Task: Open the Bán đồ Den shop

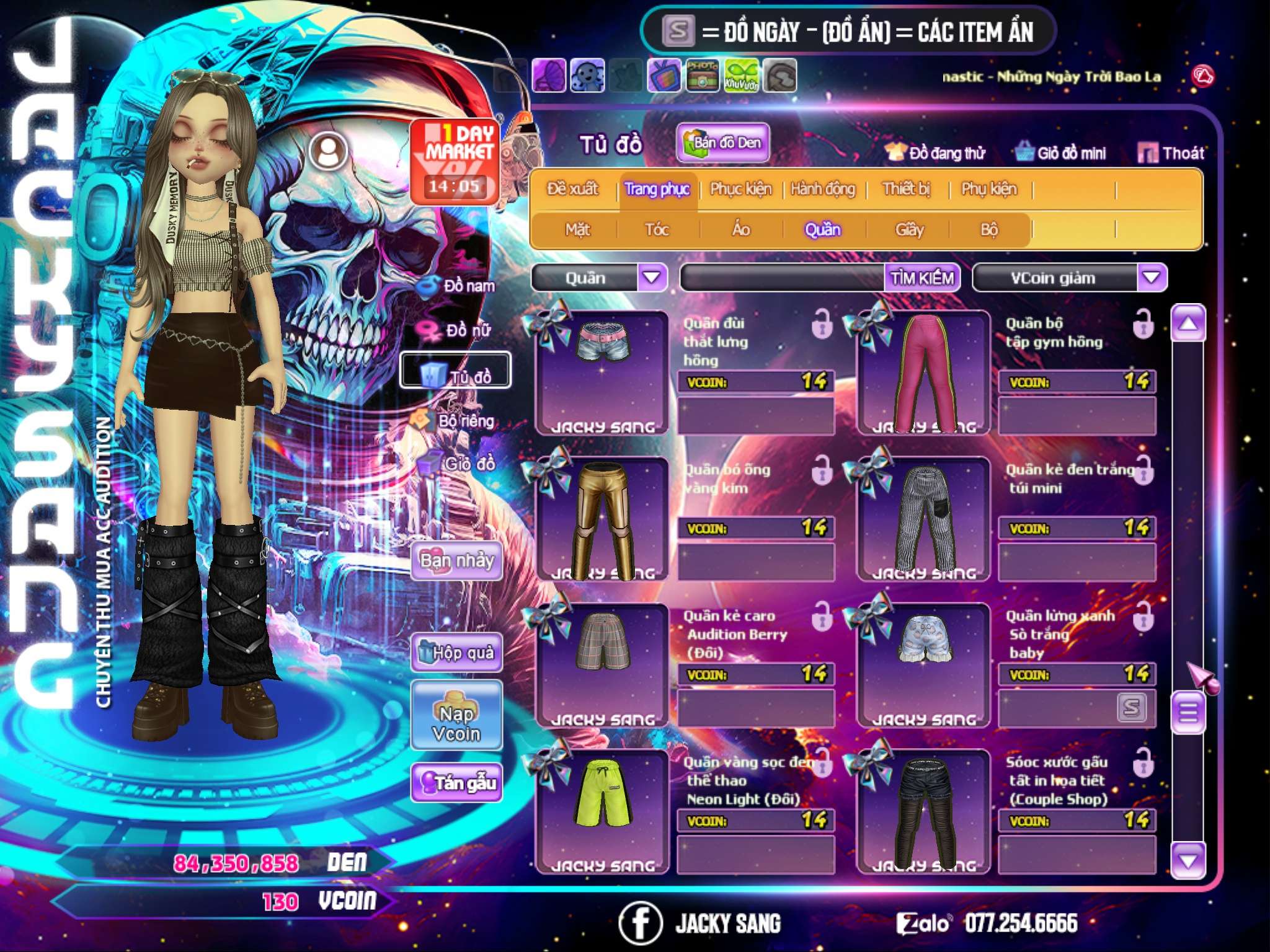Action: tap(723, 143)
